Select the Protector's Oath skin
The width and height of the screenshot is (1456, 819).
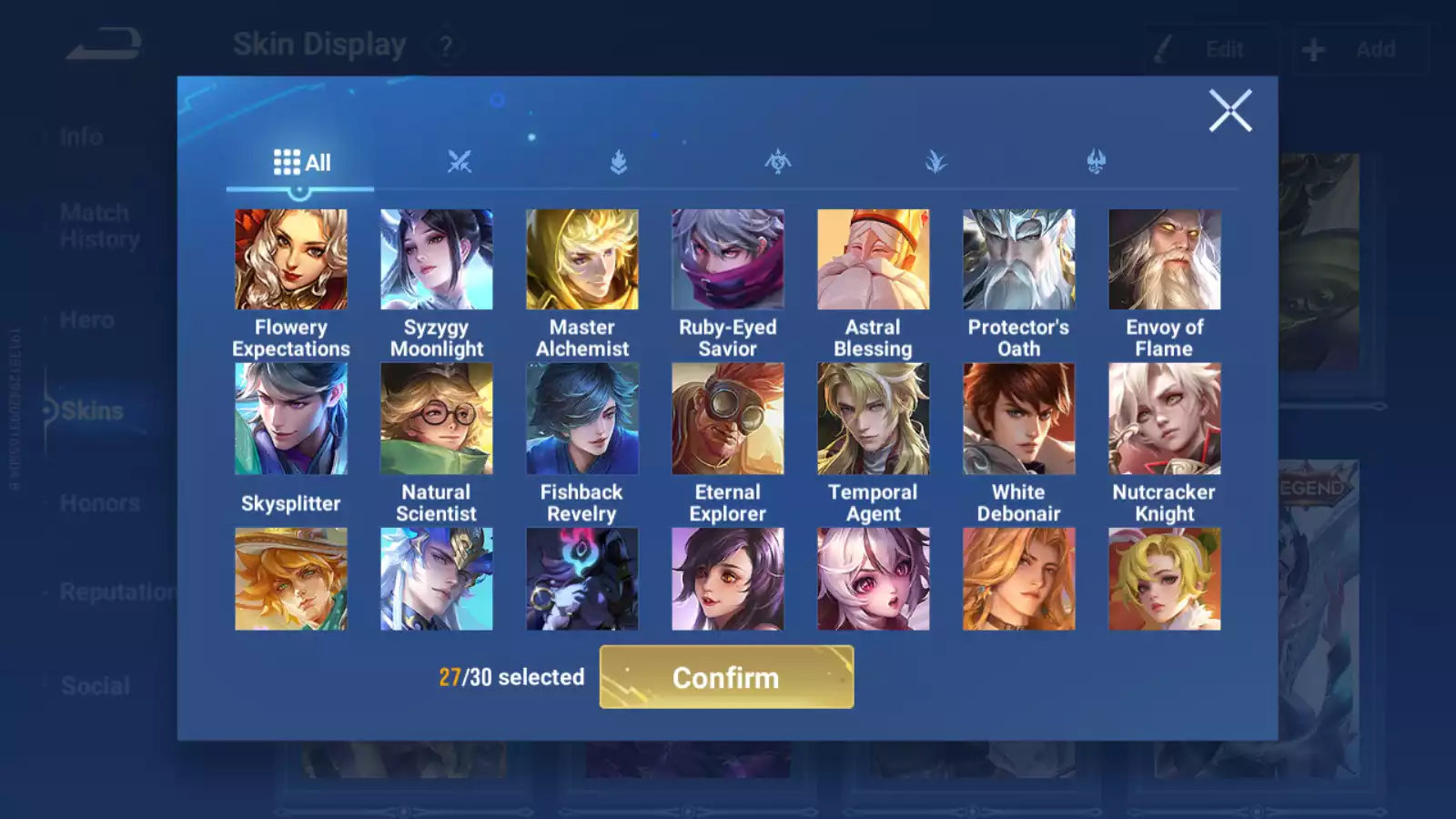click(x=1019, y=260)
